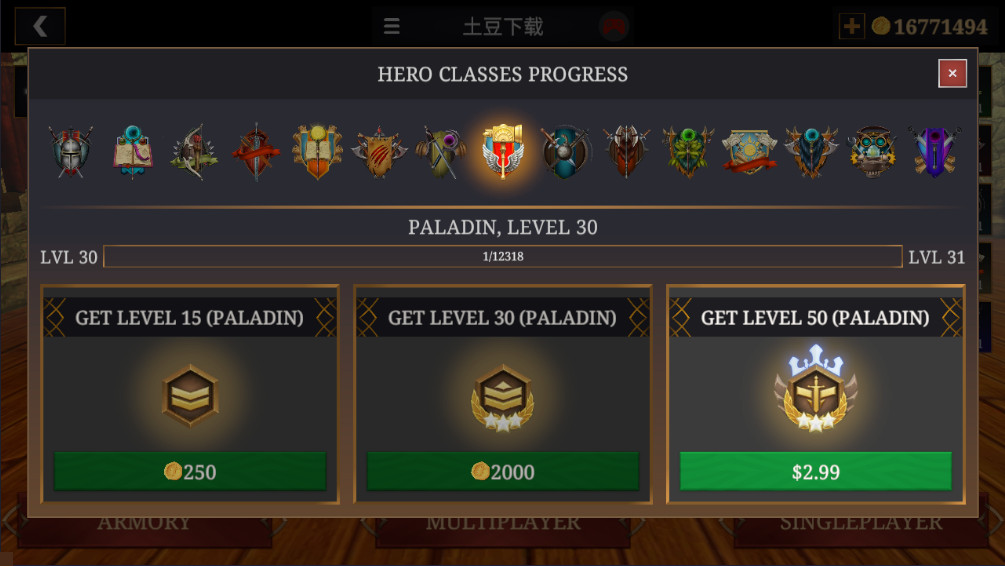Select the bow and arrow class emblem
The width and height of the screenshot is (1005, 566).
(x=194, y=152)
